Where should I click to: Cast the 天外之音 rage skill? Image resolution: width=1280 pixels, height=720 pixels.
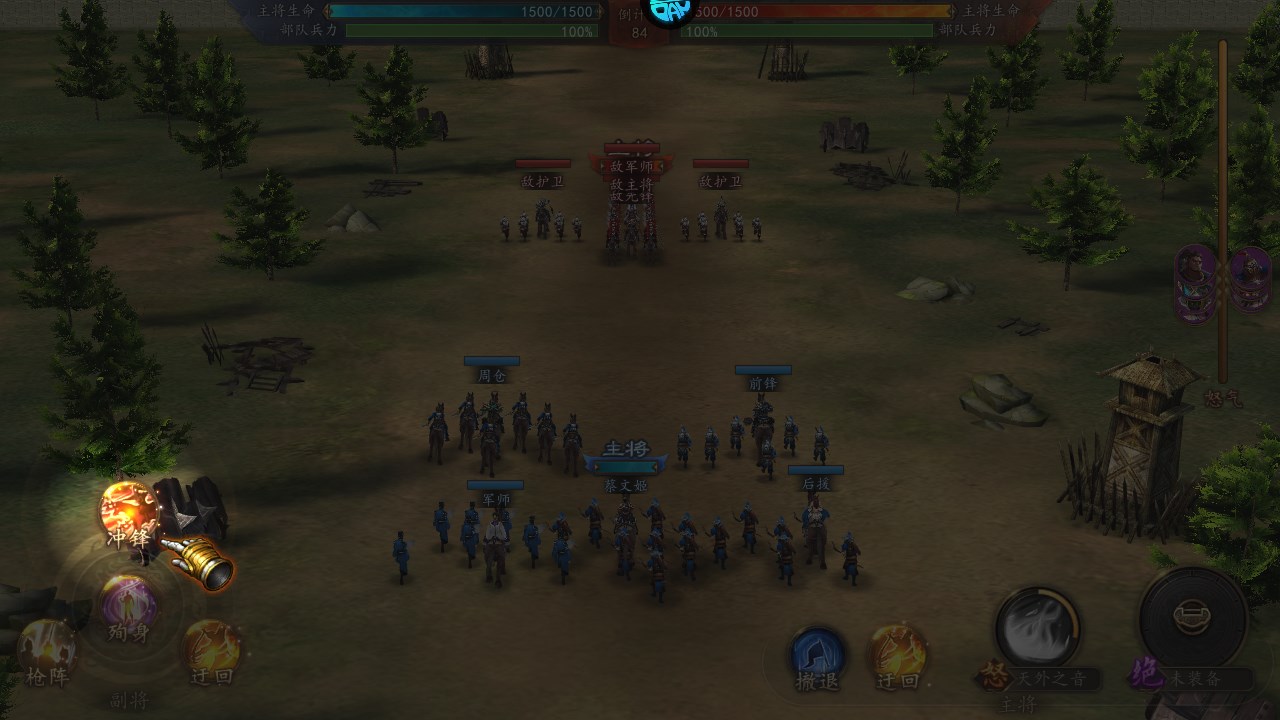(x=1037, y=628)
